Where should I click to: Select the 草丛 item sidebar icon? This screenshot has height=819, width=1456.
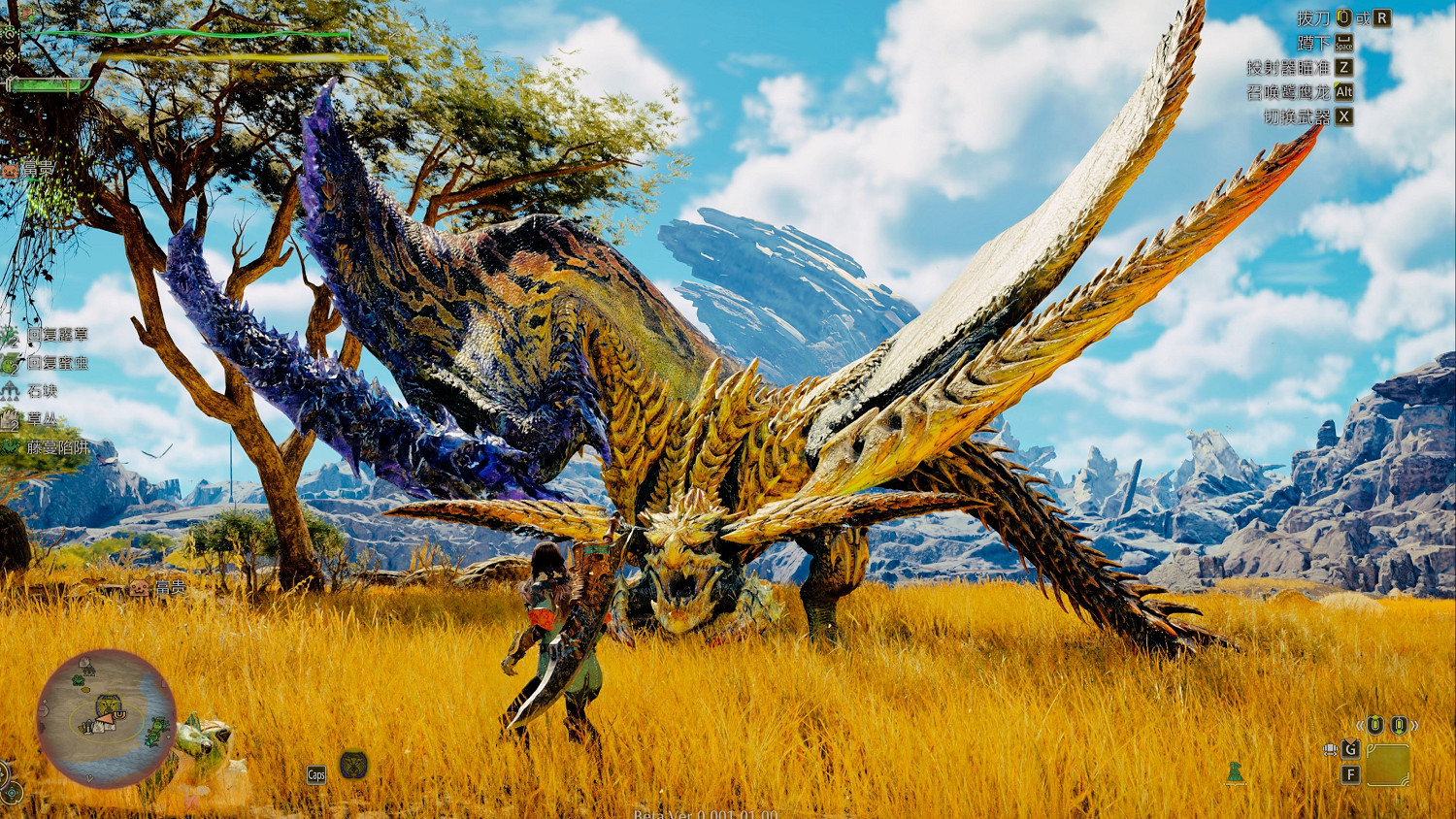click(x=9, y=419)
